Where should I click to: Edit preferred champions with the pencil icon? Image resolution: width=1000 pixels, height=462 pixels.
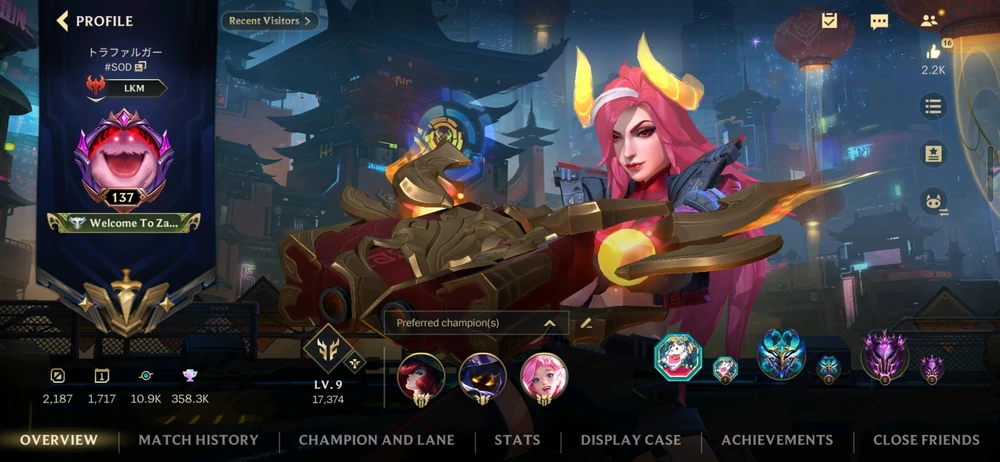(587, 323)
